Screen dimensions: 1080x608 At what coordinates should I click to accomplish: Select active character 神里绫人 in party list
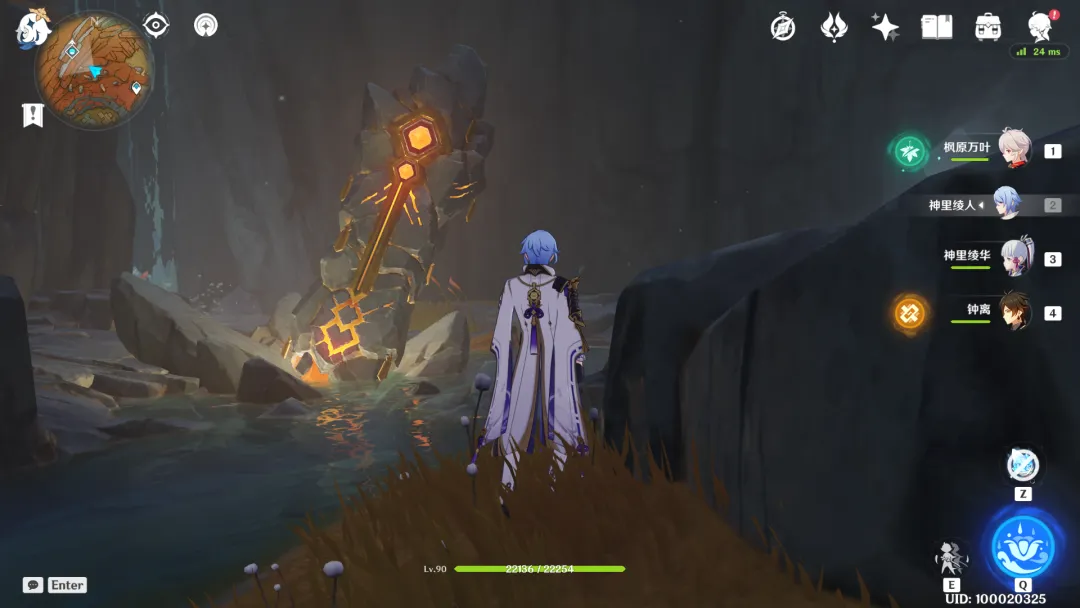pos(1006,205)
